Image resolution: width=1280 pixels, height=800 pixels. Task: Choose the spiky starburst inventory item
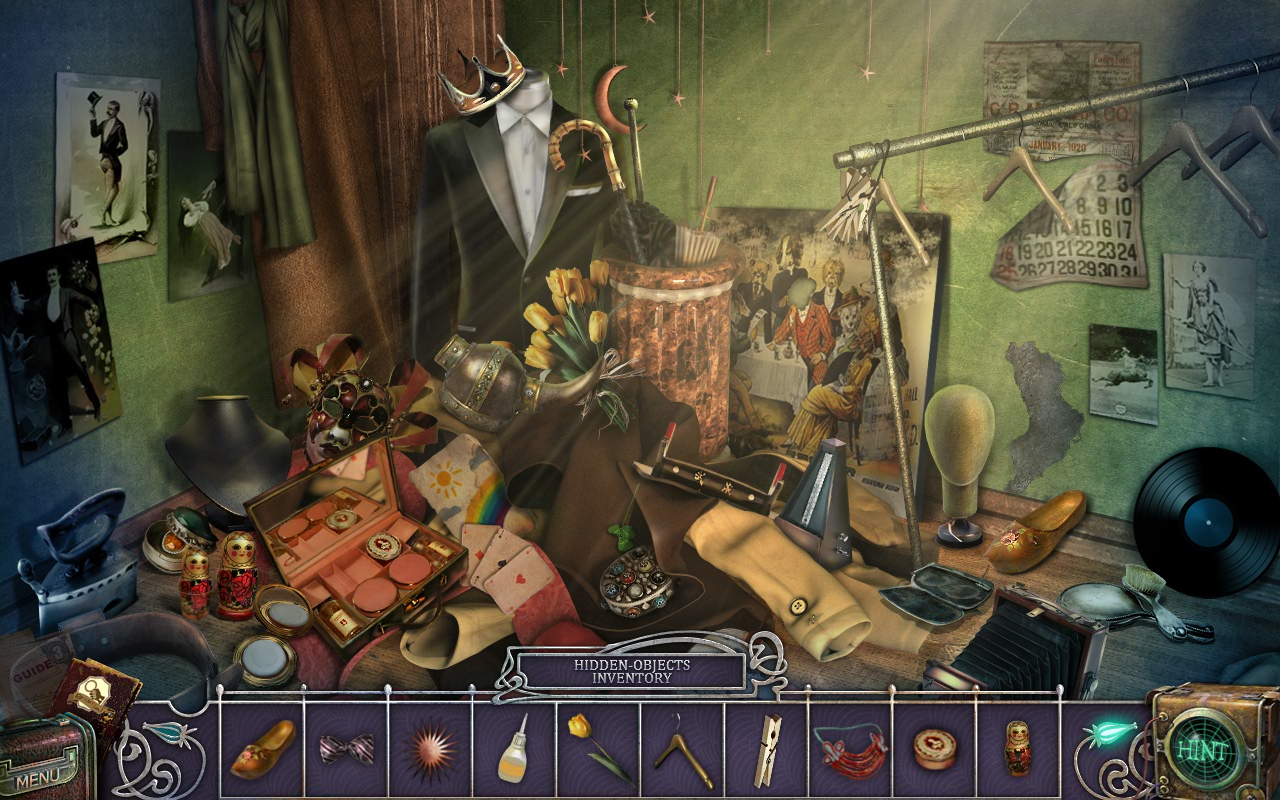pos(430,749)
